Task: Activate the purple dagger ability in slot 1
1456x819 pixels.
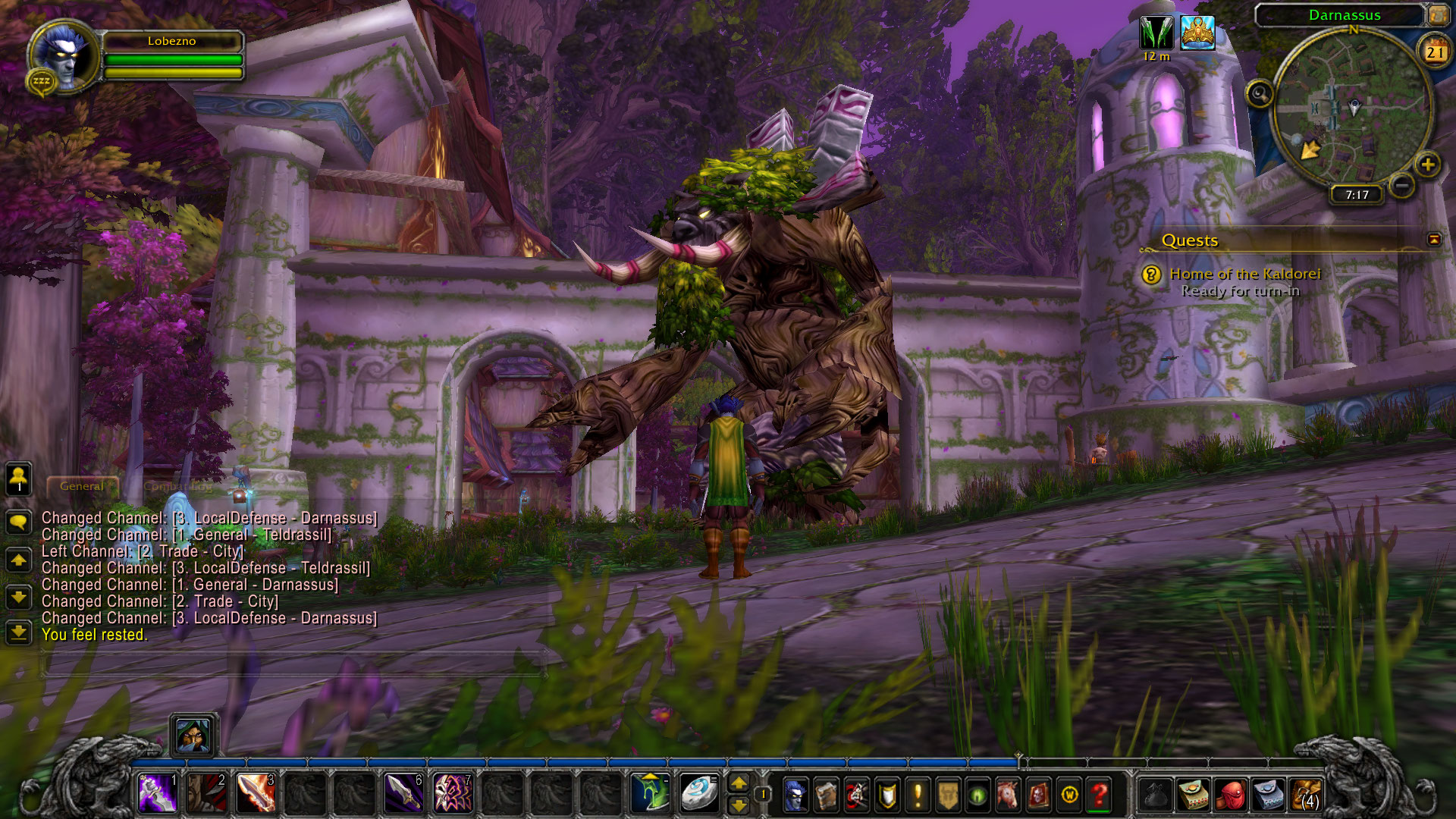Action: click(158, 793)
